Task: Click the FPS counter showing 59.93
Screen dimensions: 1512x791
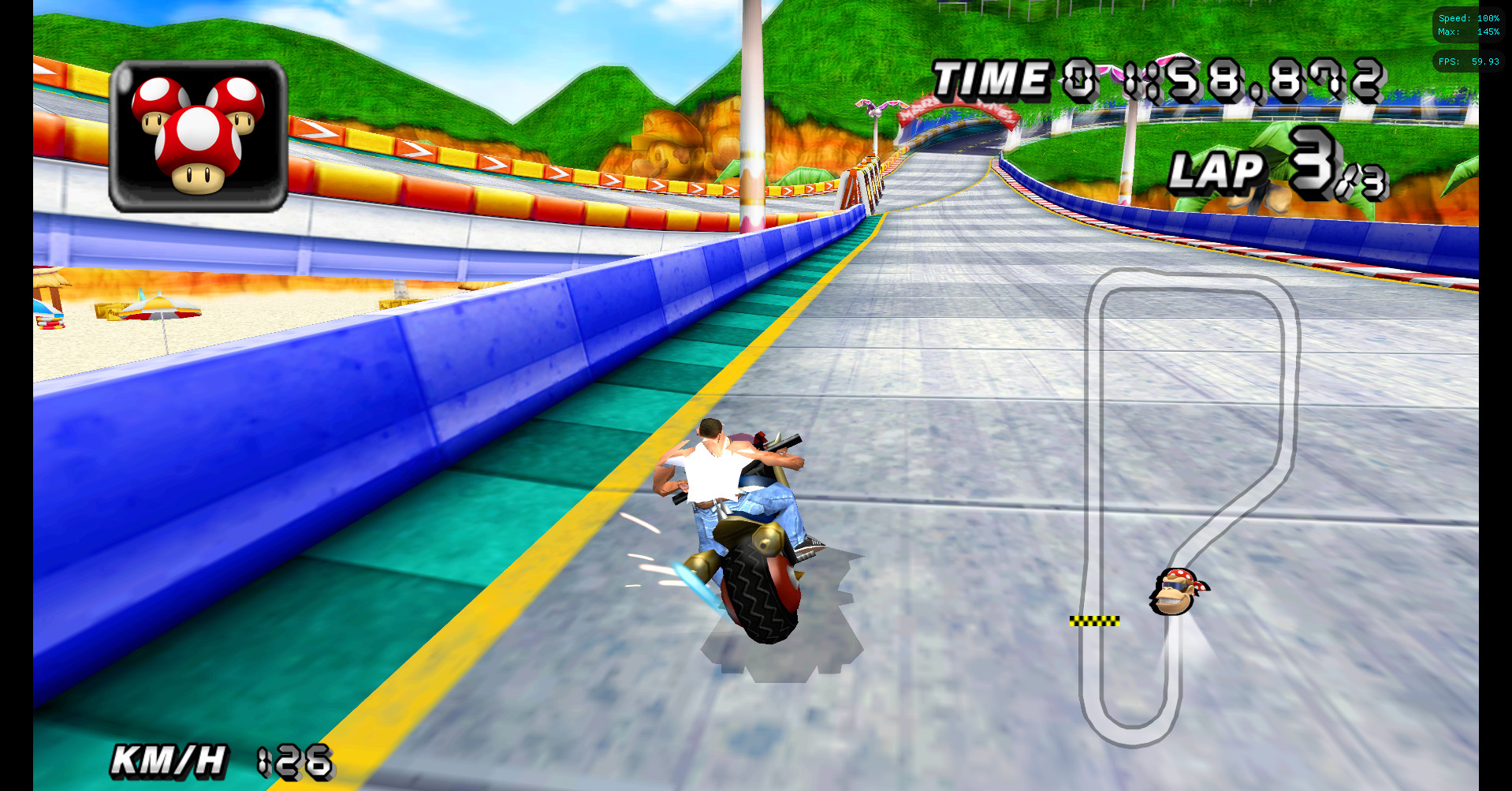Action: (x=1468, y=61)
